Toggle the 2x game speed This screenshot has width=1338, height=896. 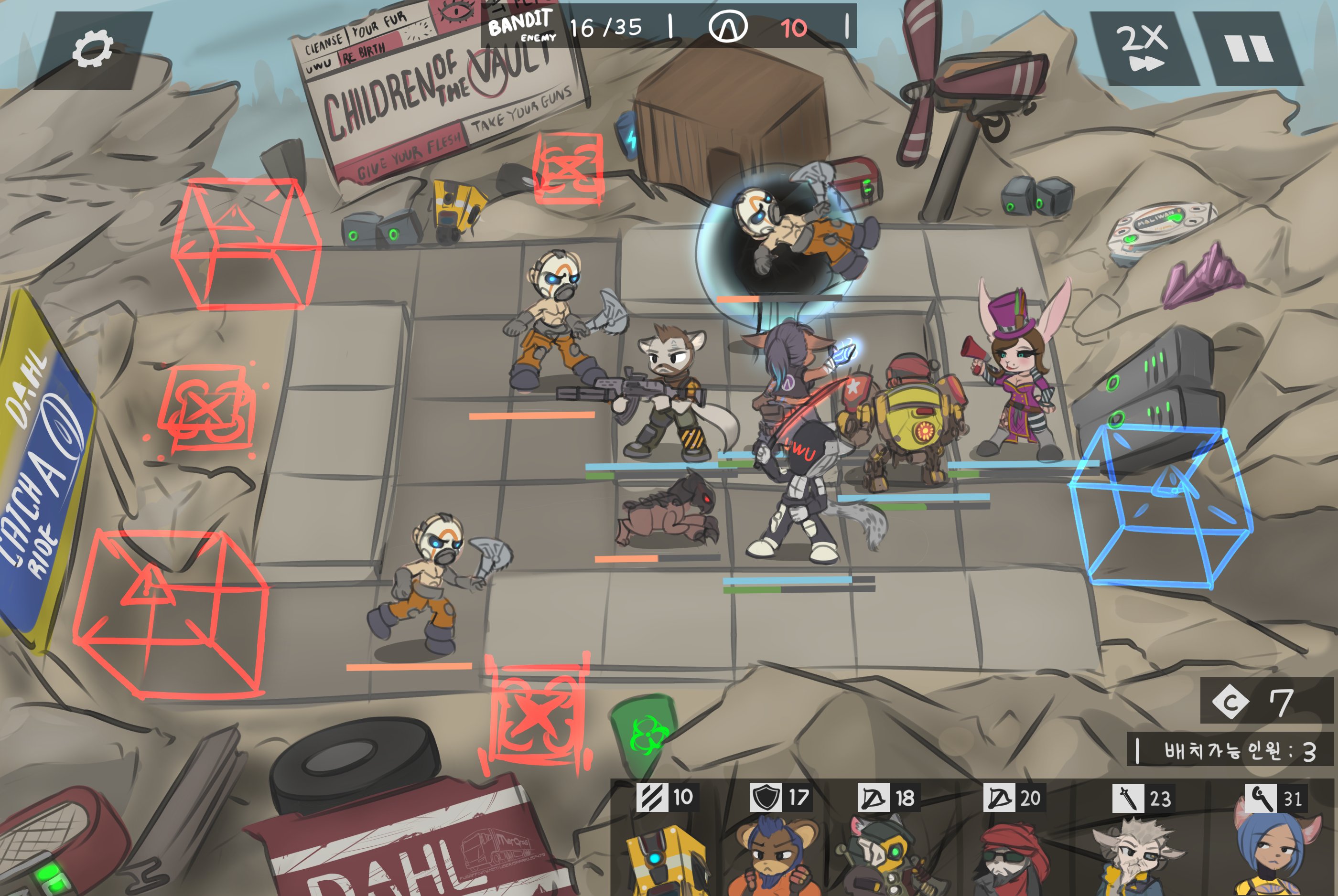1142,49
